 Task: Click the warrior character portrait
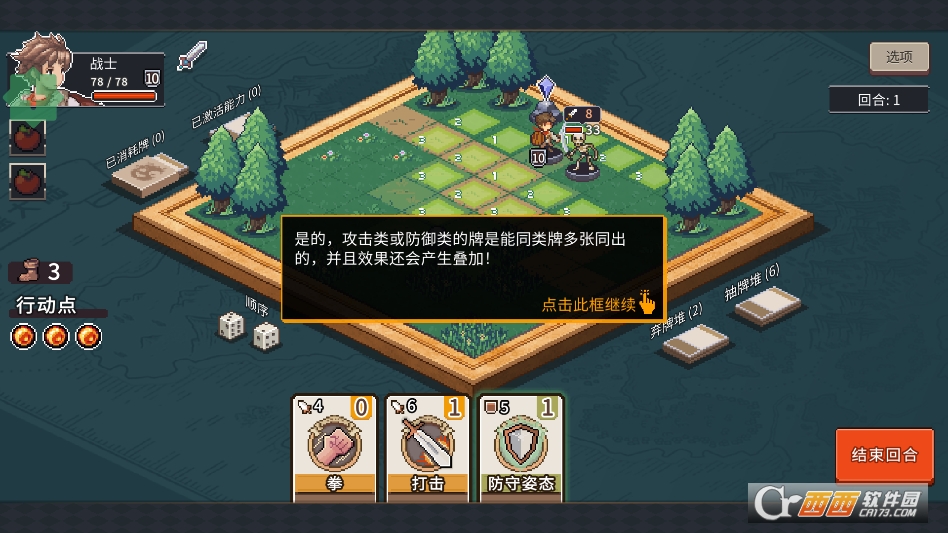pos(45,75)
